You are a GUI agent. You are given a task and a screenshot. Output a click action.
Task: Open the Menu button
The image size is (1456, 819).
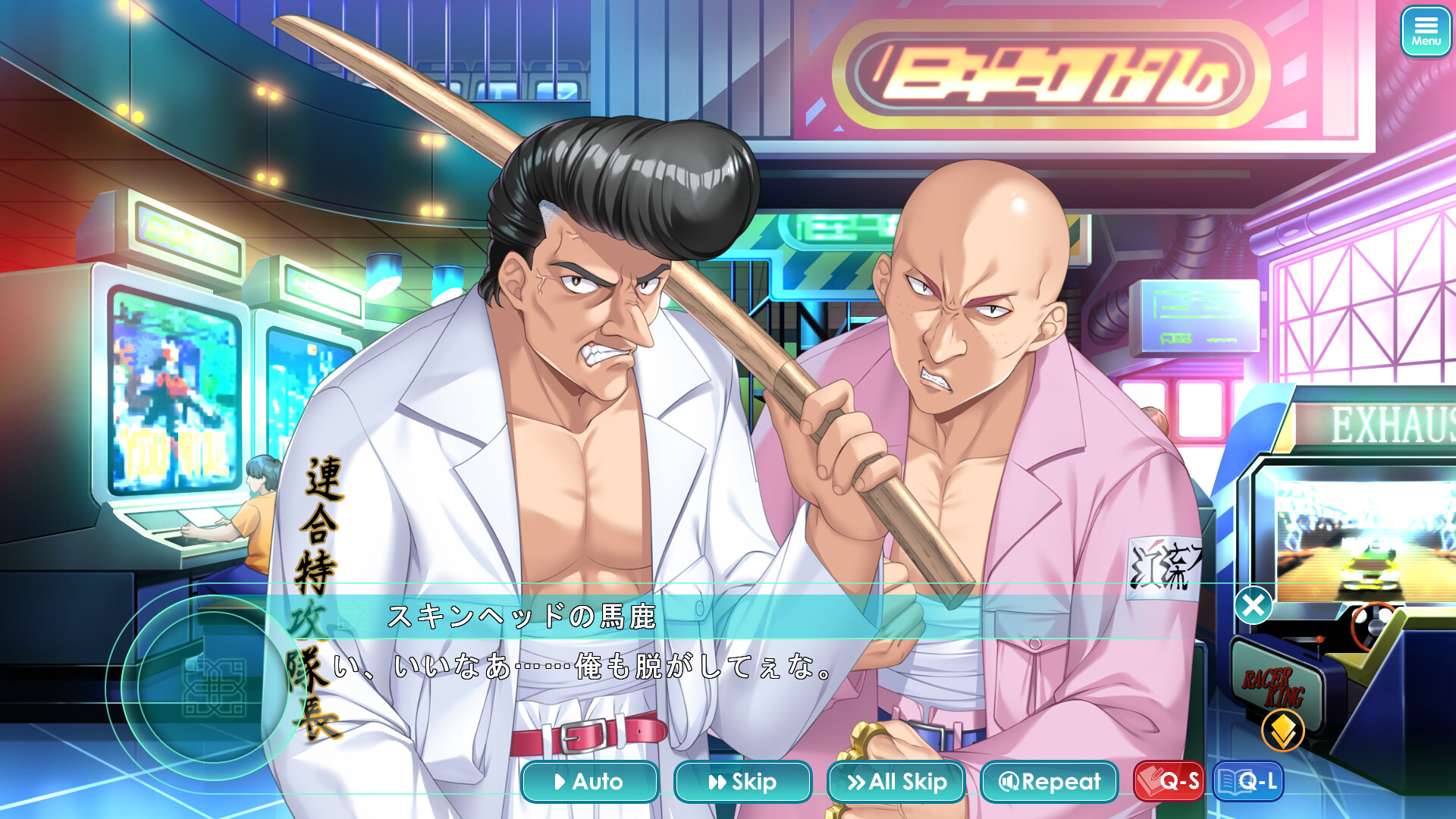pyautogui.click(x=1425, y=31)
